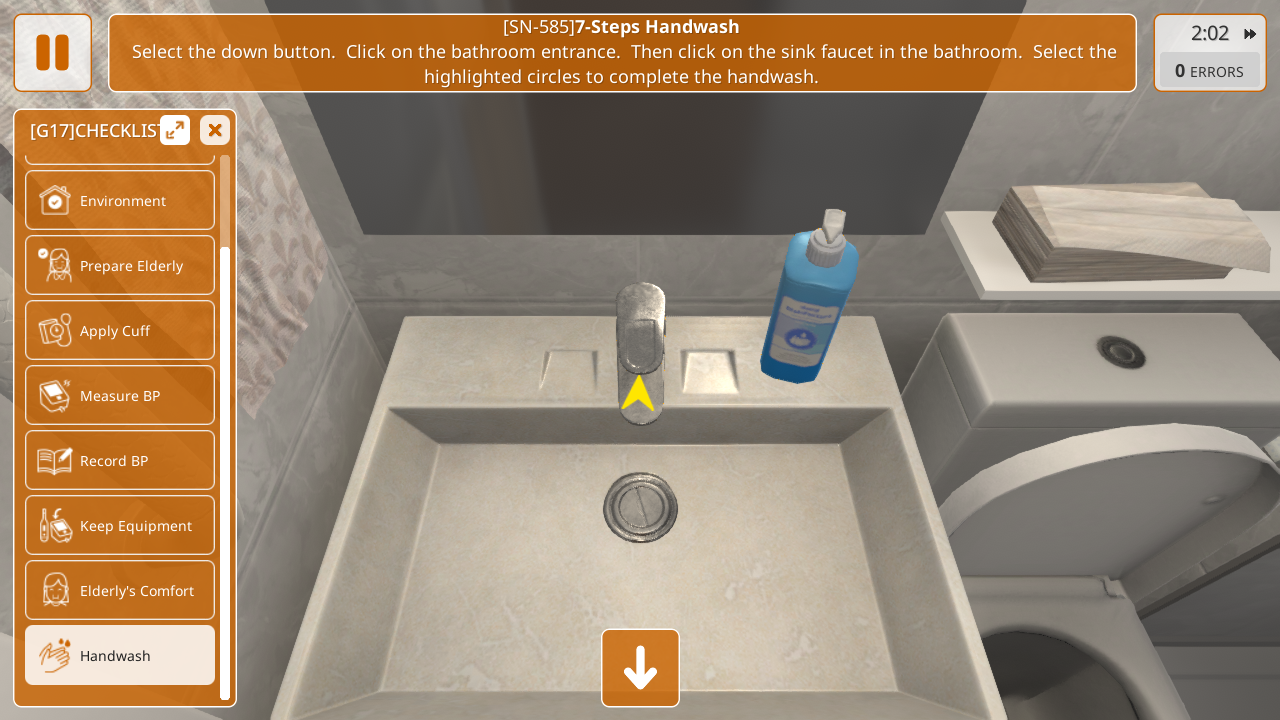Choose the Apply Cuff step
The image size is (1280, 720).
(x=120, y=330)
